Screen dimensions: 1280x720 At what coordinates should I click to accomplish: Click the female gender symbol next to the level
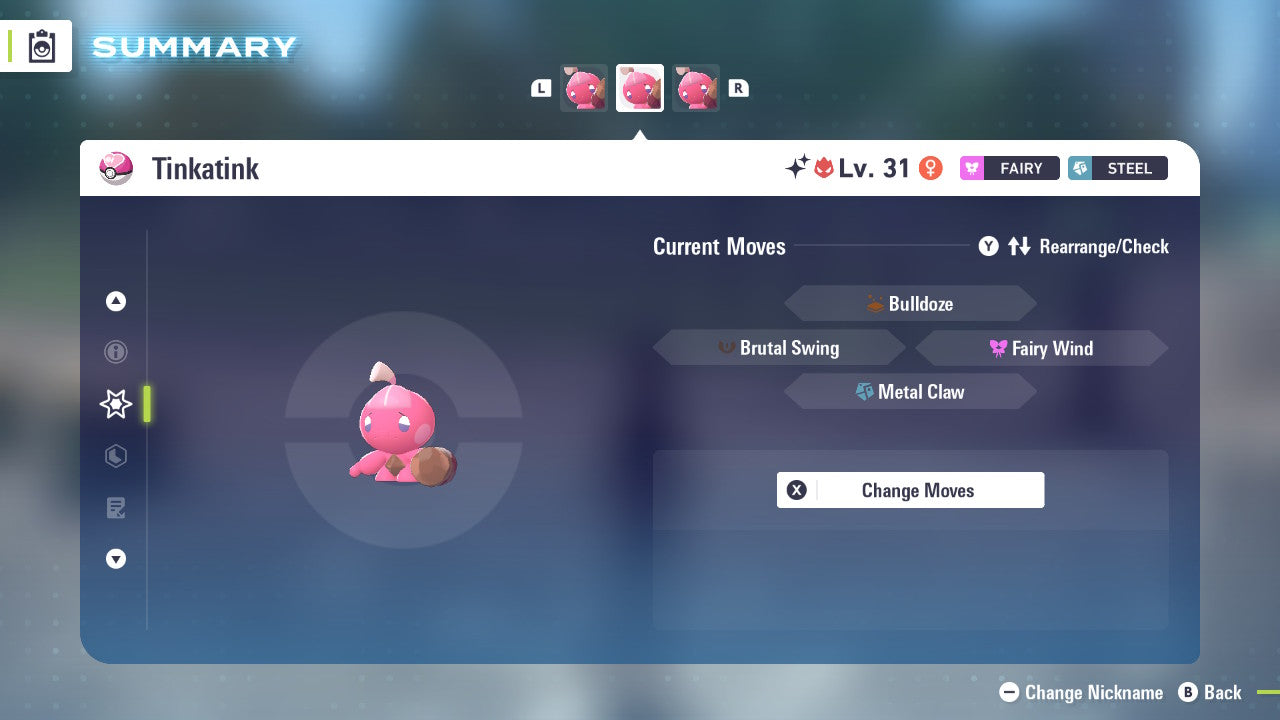[931, 168]
